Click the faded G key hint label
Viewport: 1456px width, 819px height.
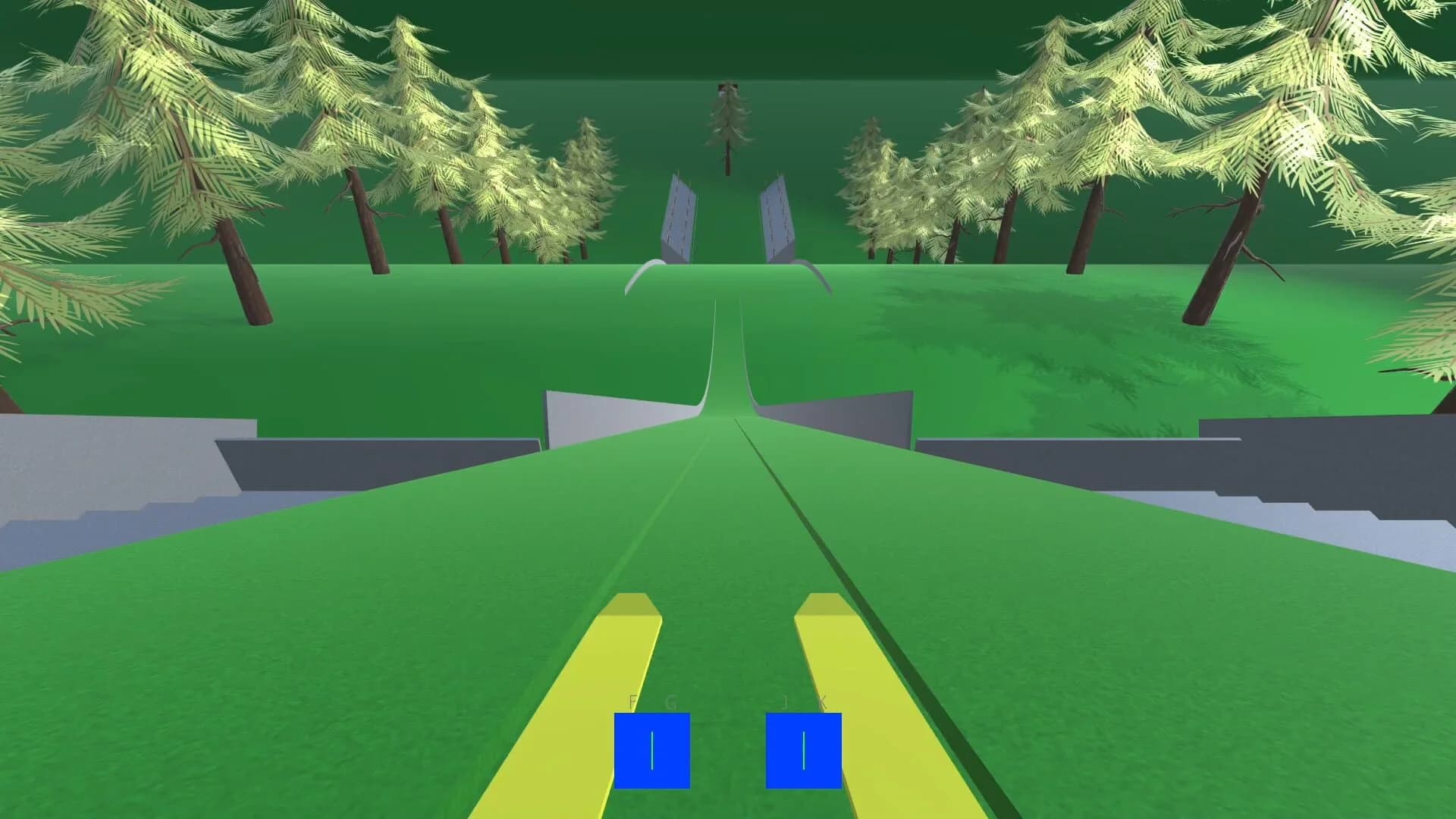point(670,701)
